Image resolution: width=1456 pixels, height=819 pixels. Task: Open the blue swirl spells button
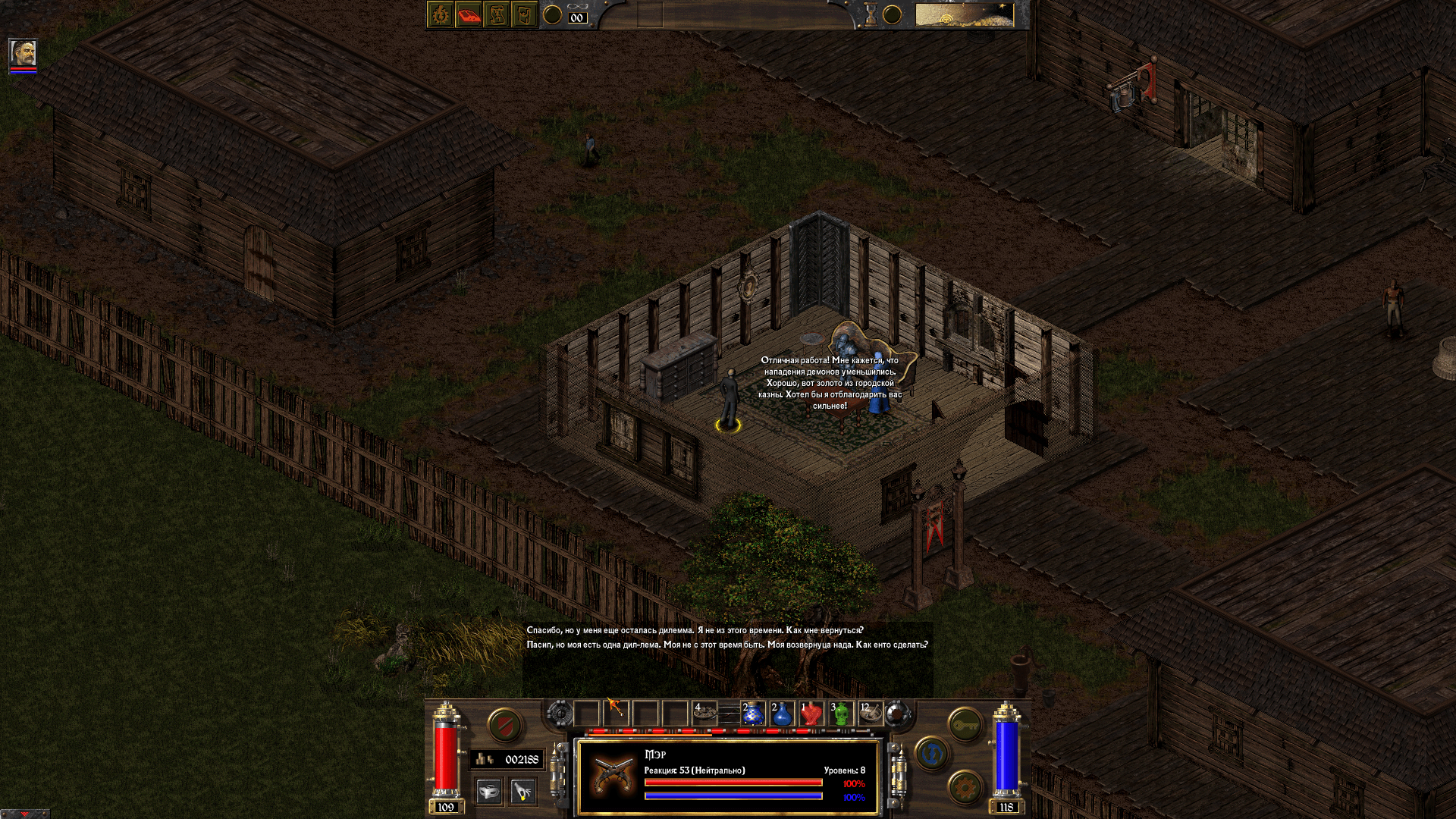point(932,754)
